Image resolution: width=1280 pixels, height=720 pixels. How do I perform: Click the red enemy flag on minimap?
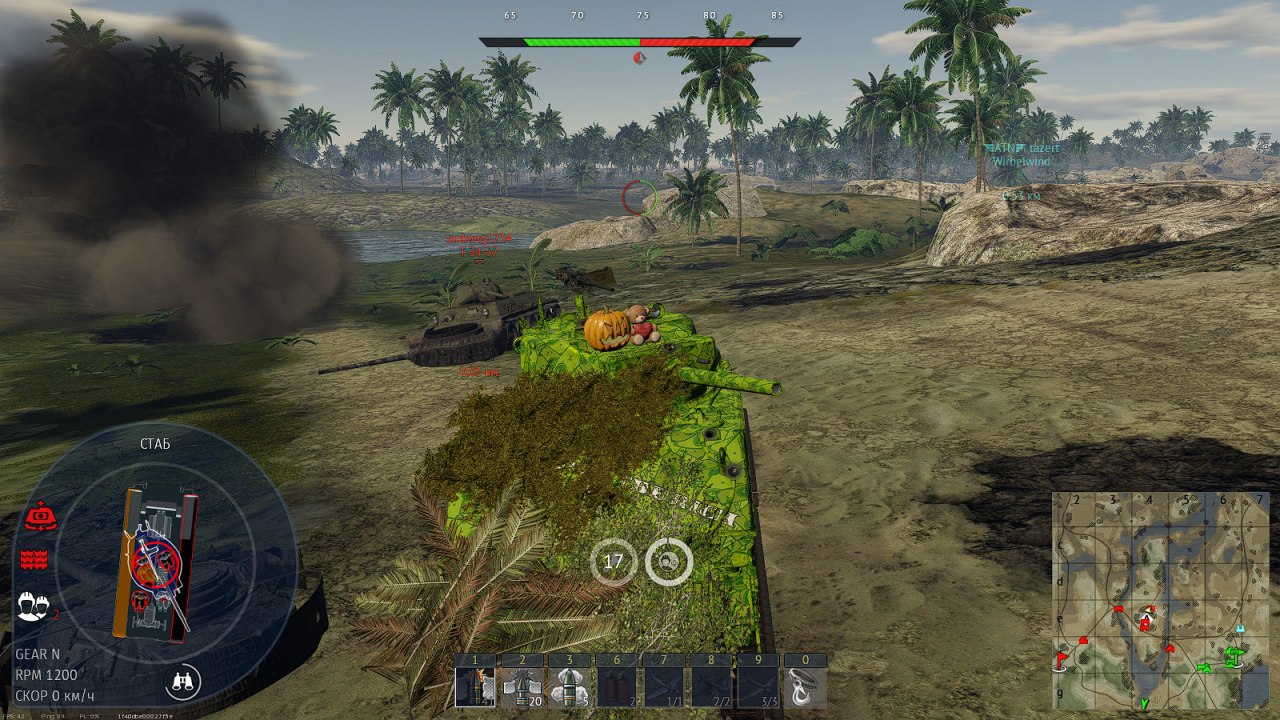[1061, 658]
